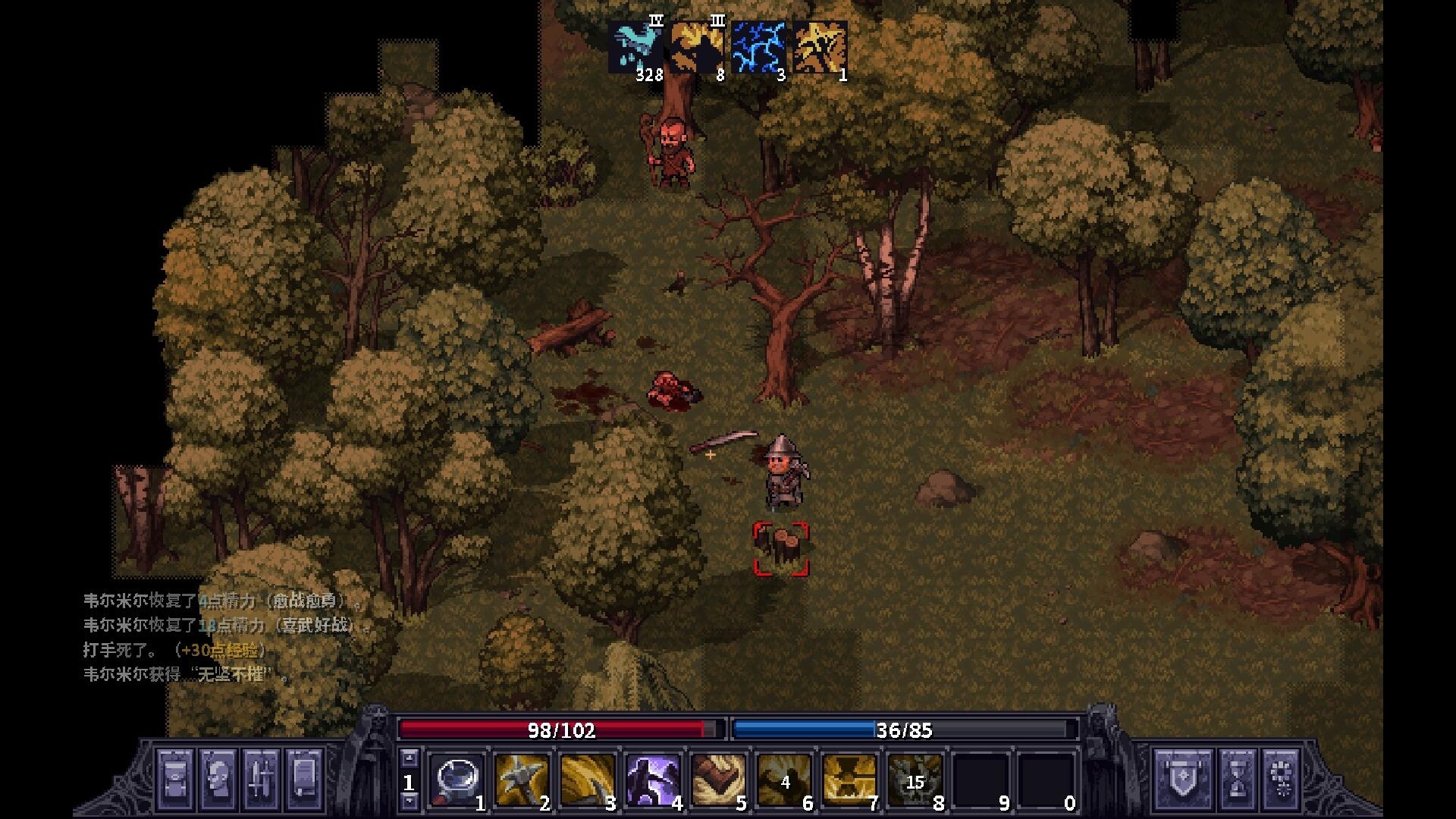The image size is (1456, 819).
Task: Inspect the blue lightning status effect icon
Action: click(x=759, y=47)
